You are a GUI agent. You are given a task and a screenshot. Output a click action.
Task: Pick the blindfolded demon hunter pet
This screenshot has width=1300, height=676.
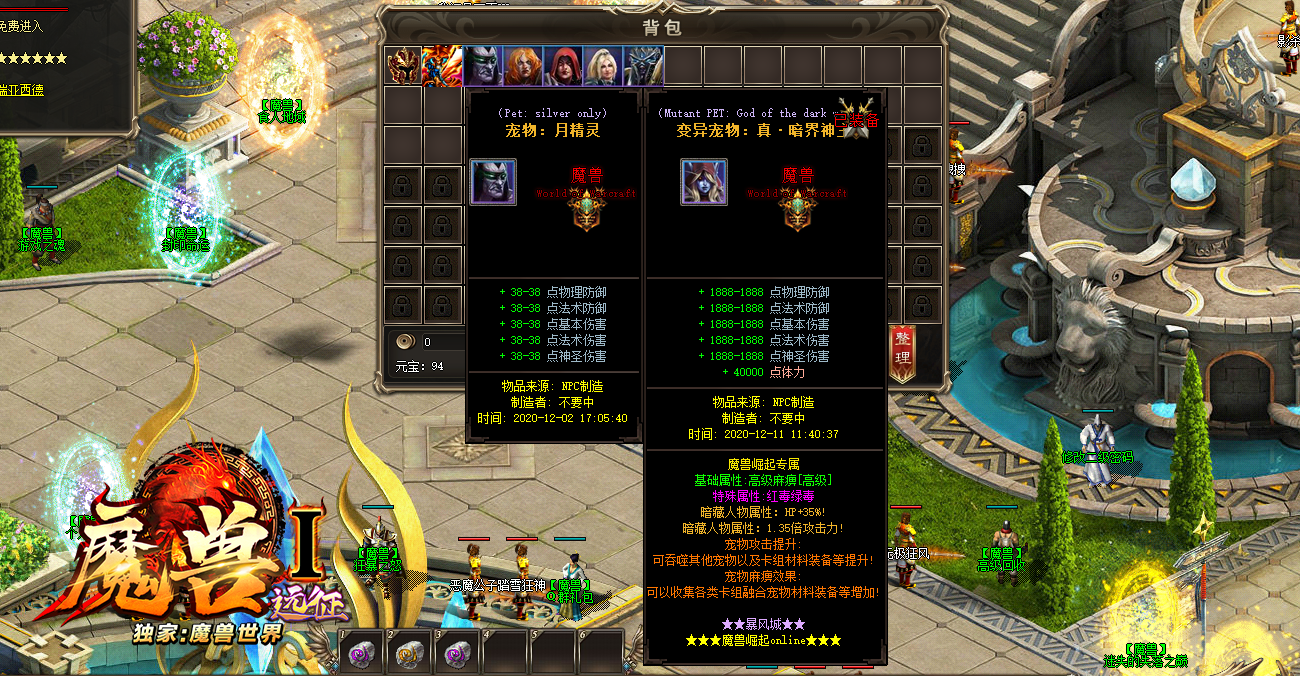click(x=482, y=66)
